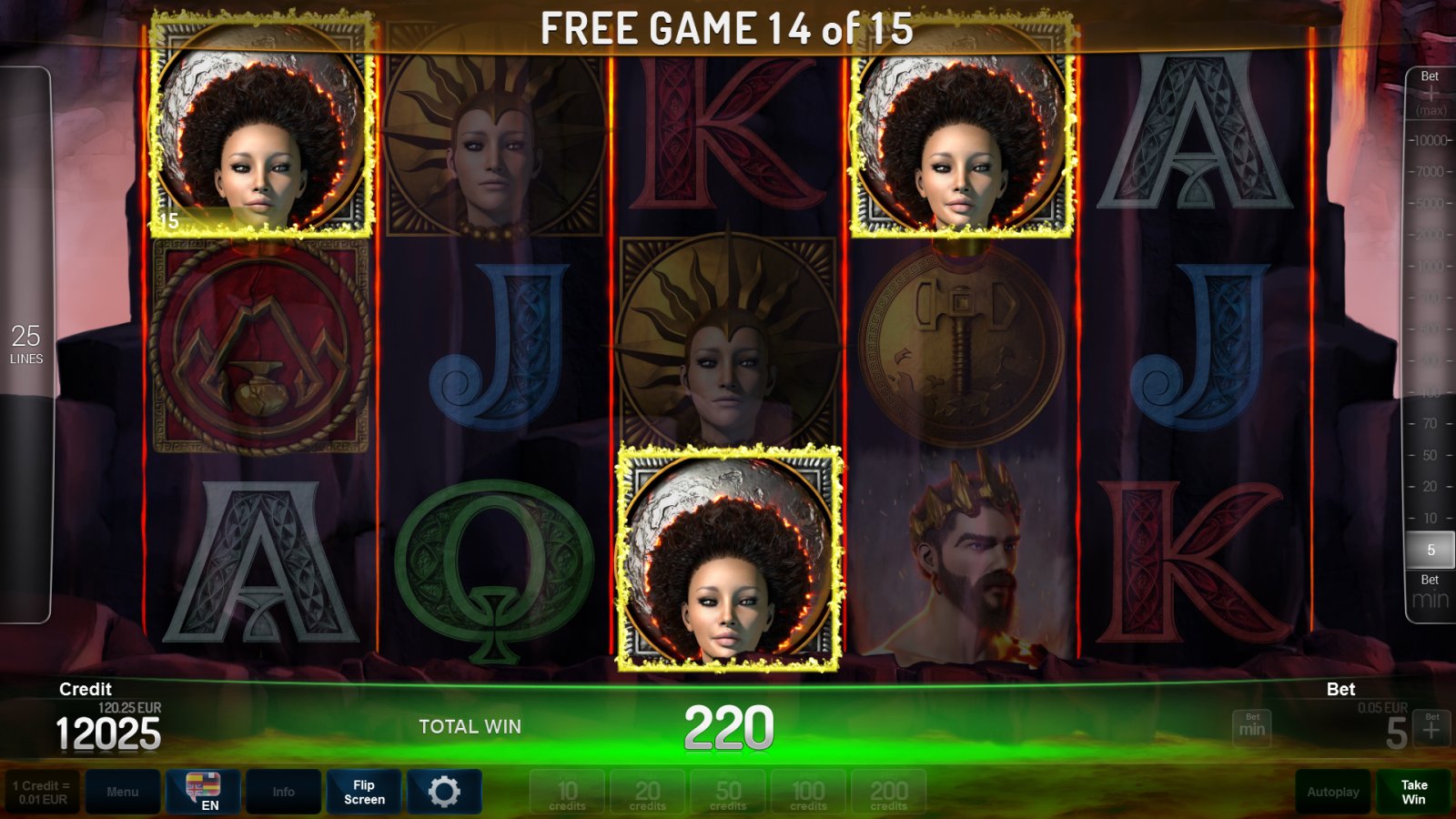The height and width of the screenshot is (819, 1456).
Task: Open the Menu
Action: click(123, 791)
